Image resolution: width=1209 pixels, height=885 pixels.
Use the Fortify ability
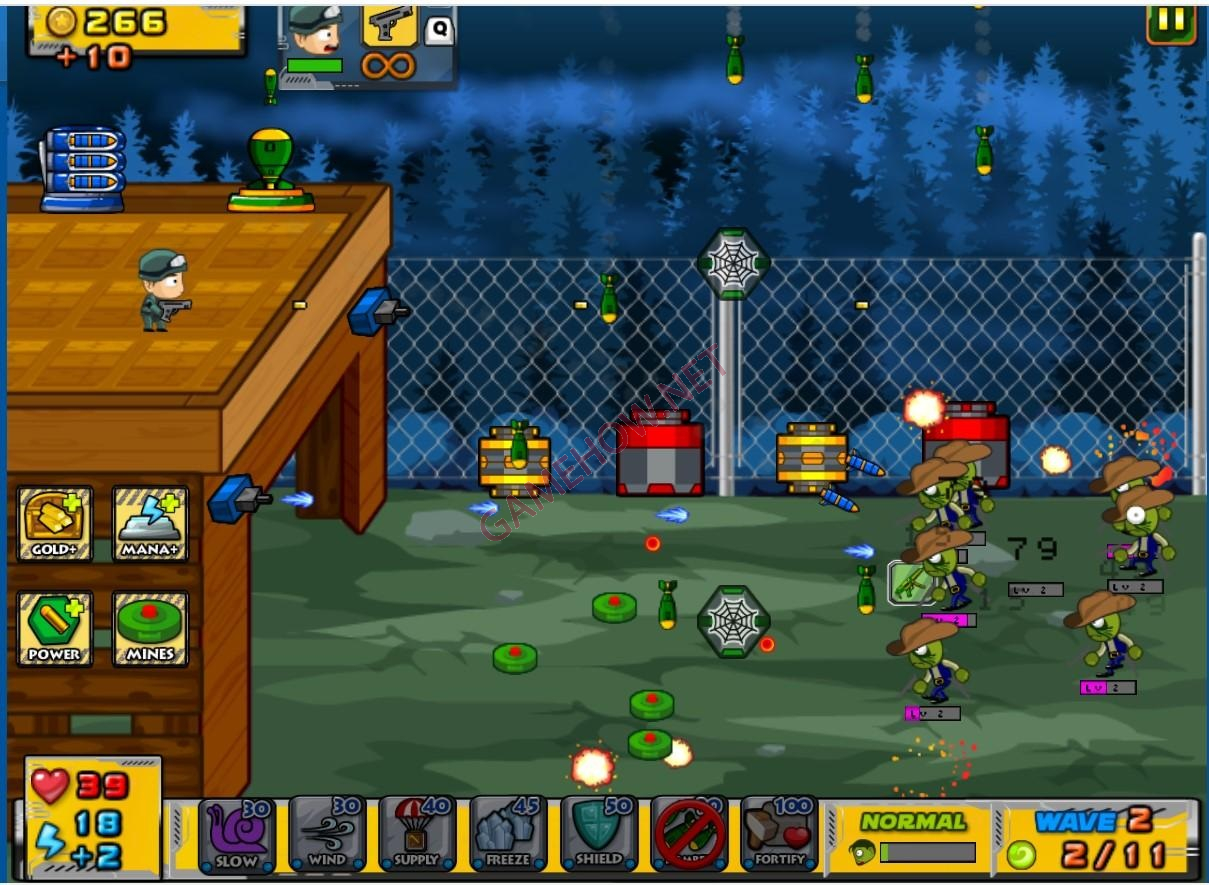pyautogui.click(x=779, y=833)
